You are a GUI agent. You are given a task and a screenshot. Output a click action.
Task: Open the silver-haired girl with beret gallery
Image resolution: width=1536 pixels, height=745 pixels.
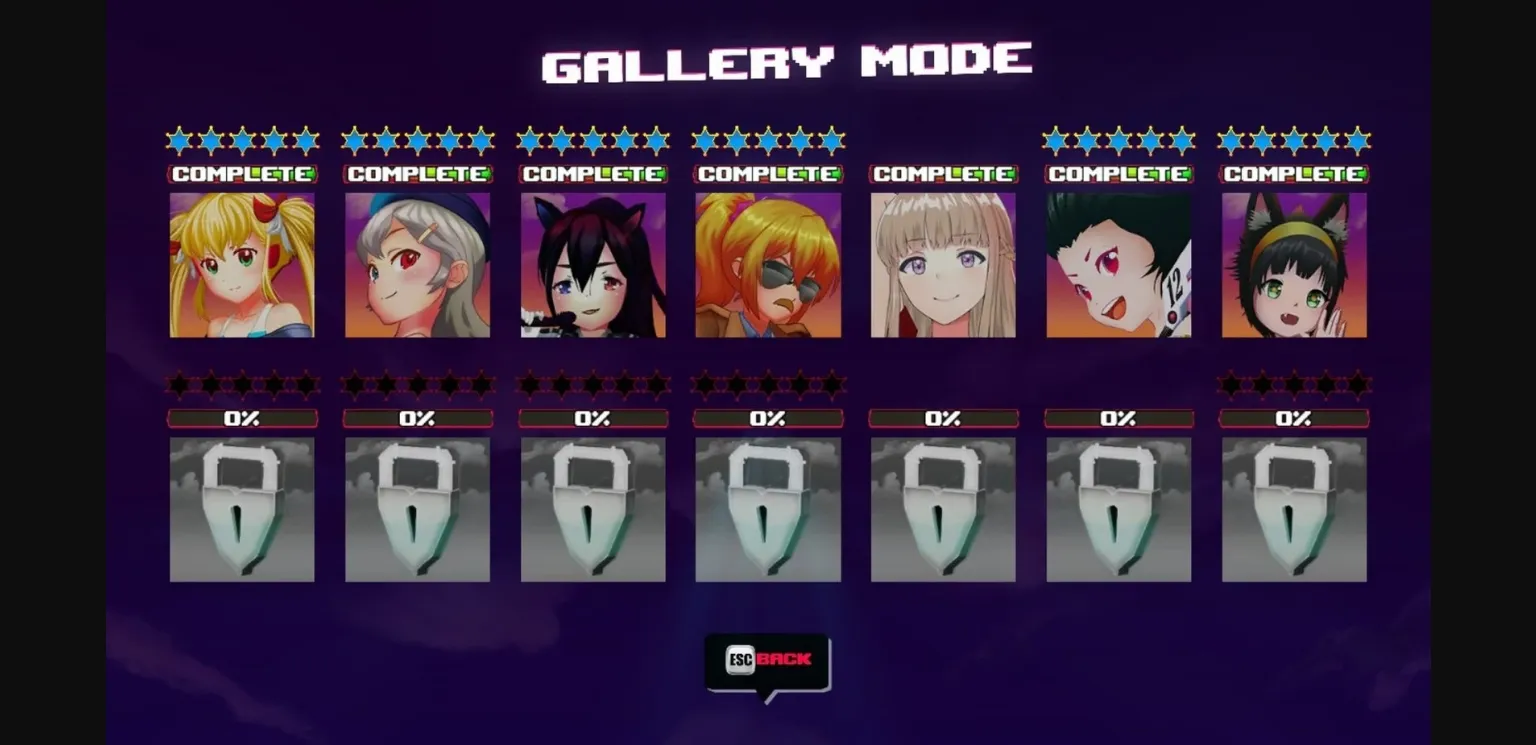[x=417, y=265]
